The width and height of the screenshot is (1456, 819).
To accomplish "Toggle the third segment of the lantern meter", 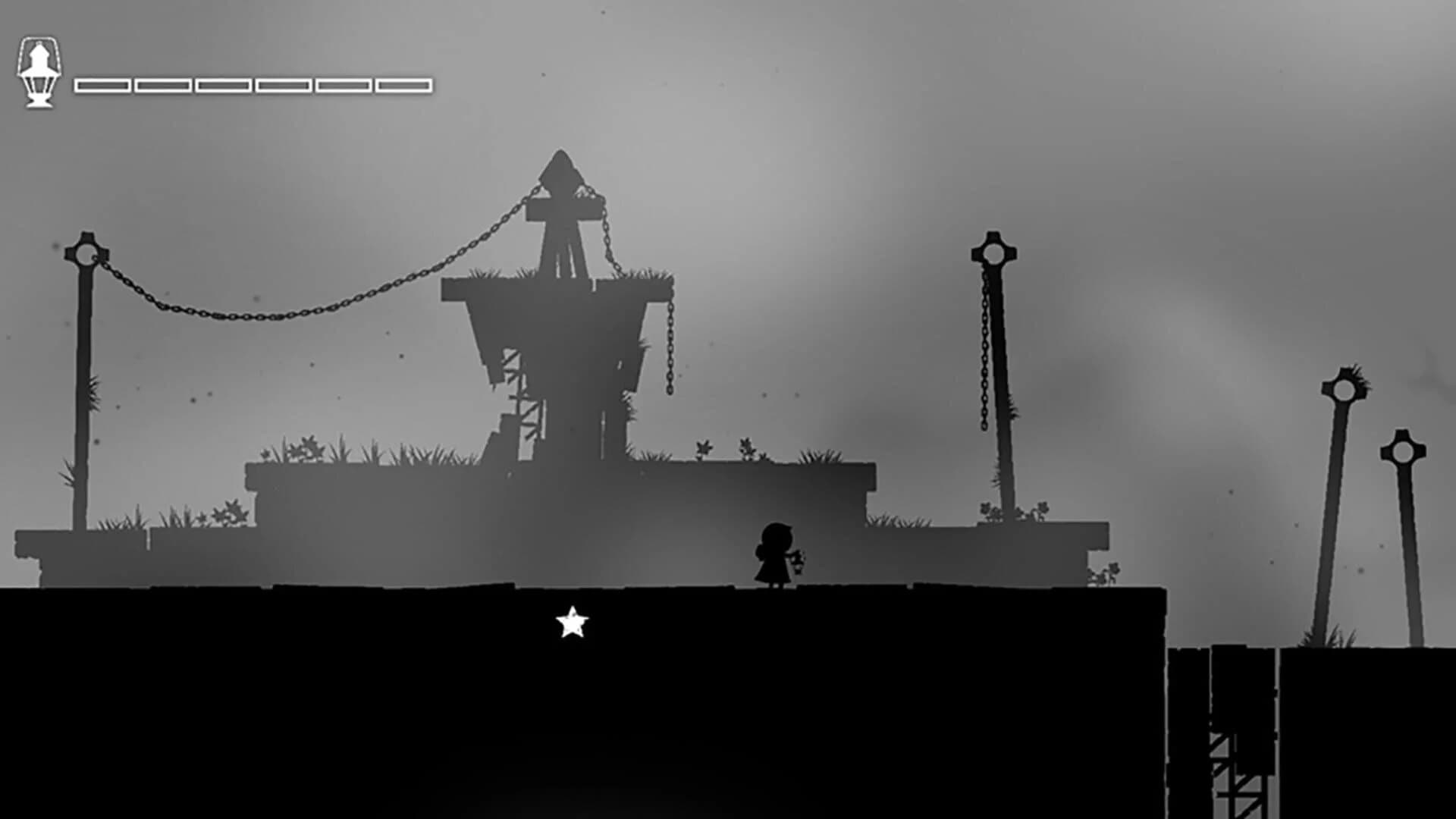I will (x=222, y=84).
